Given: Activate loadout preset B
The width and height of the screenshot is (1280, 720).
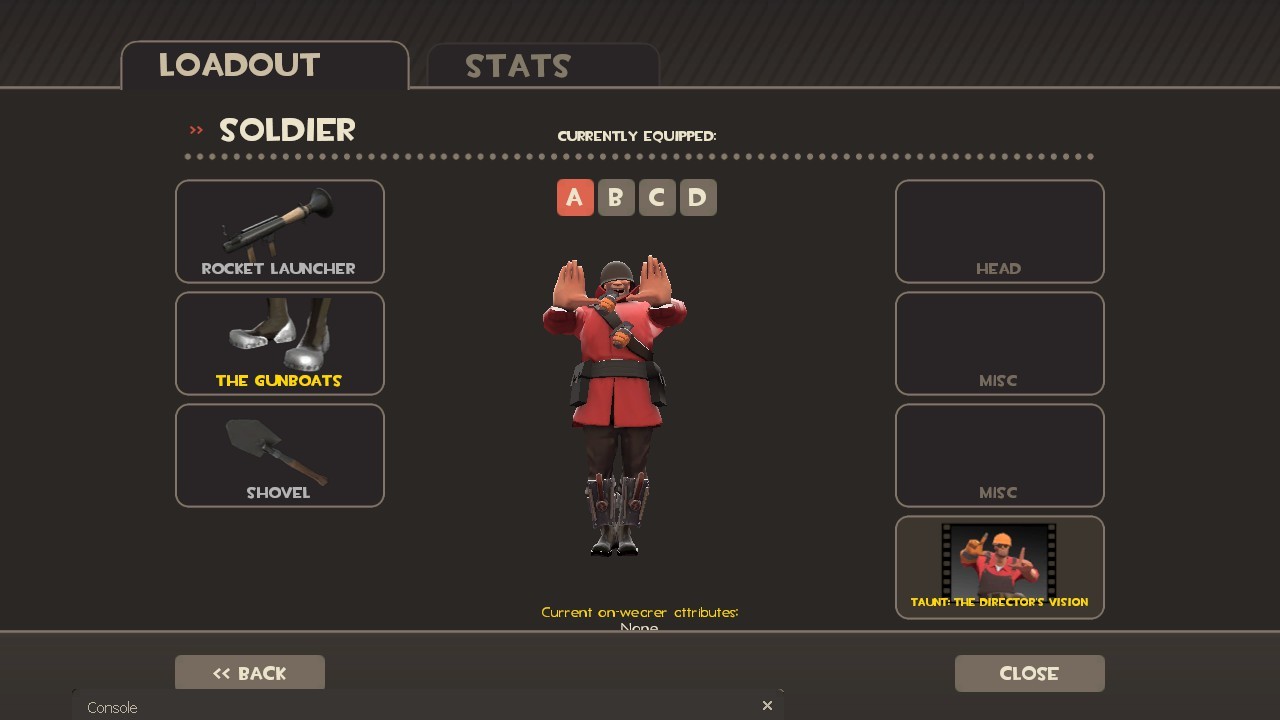Looking at the screenshot, I should [x=616, y=197].
